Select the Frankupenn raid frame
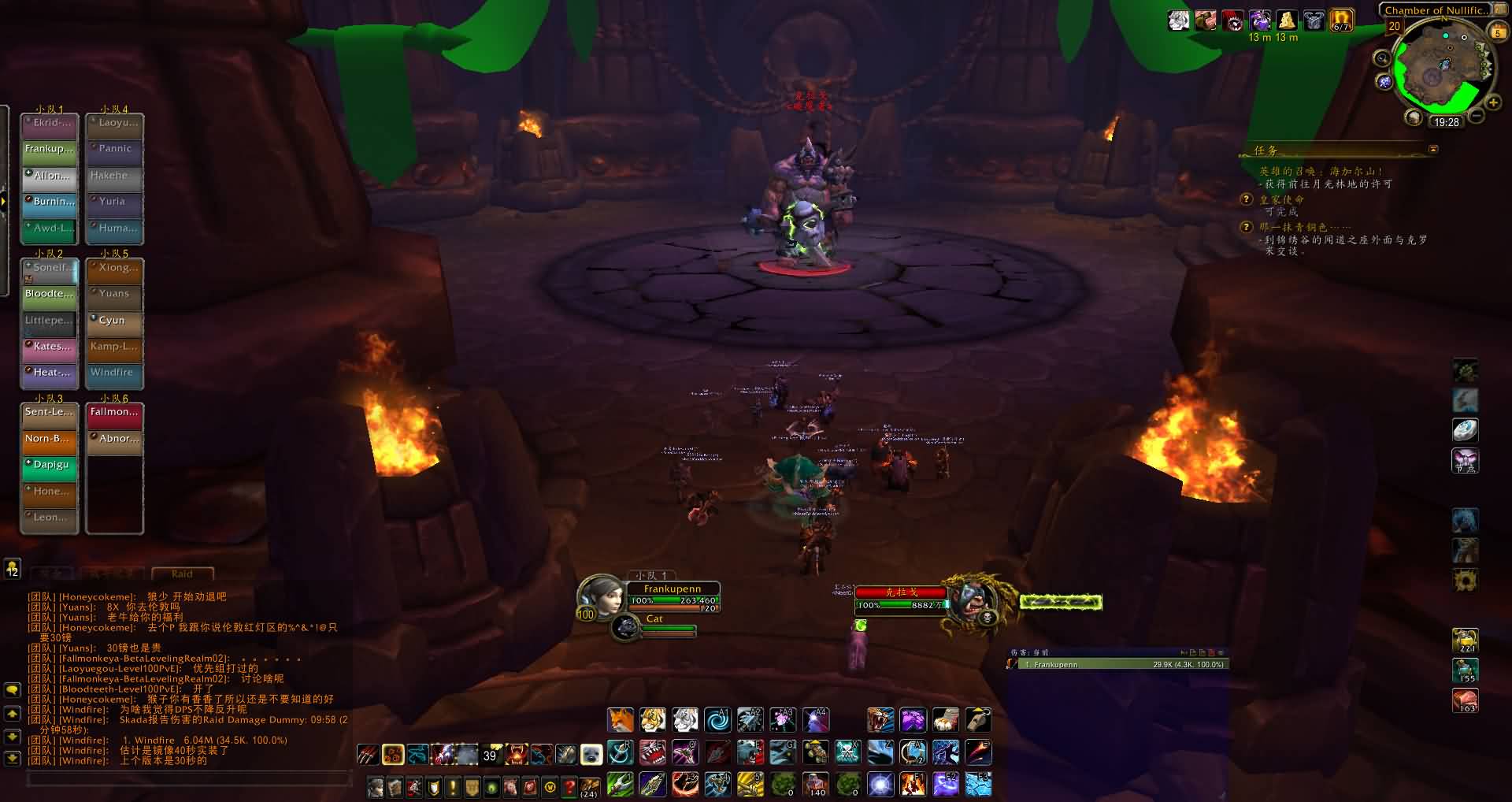Image resolution: width=1512 pixels, height=802 pixels. click(49, 149)
